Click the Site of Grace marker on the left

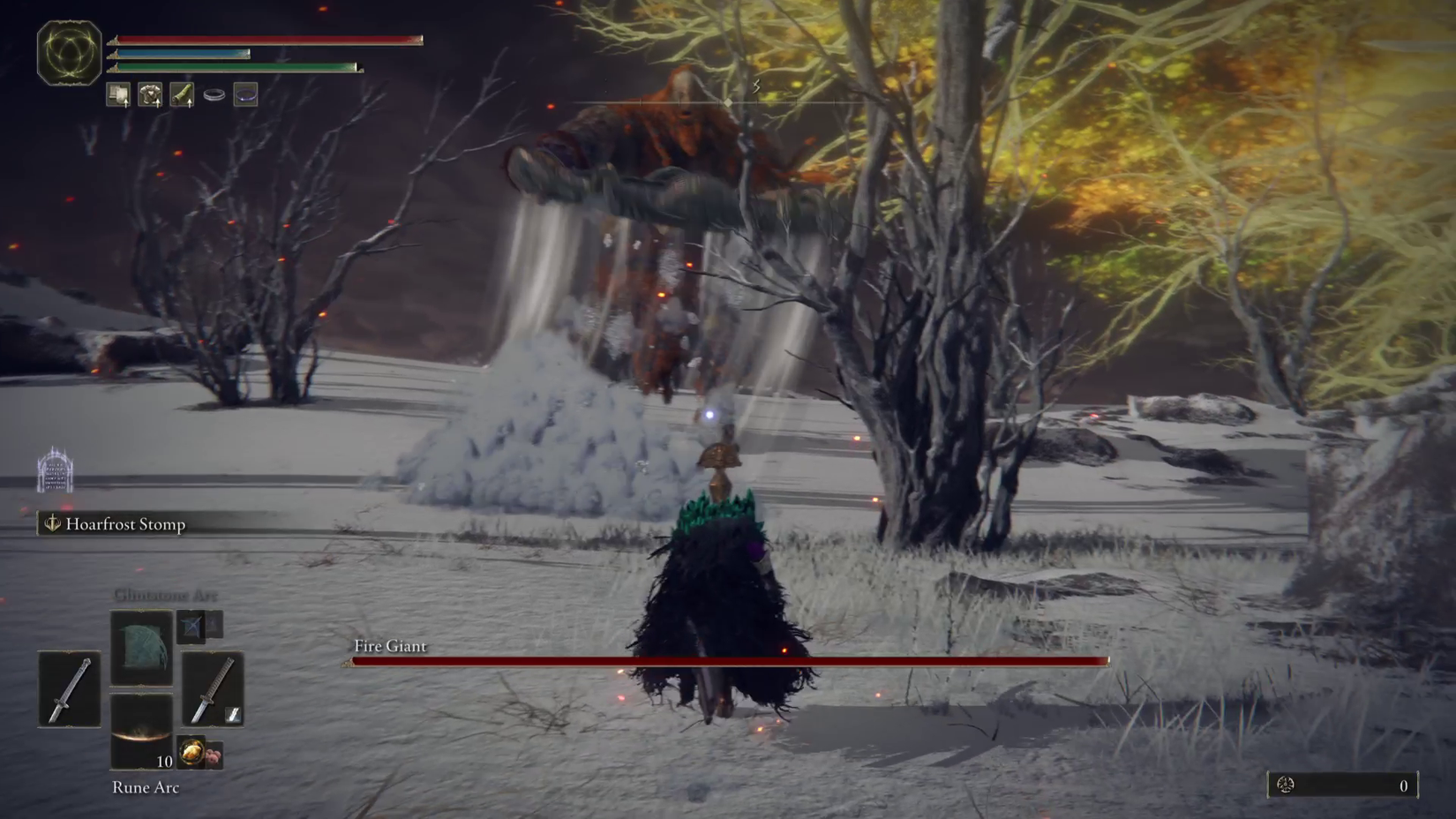(x=55, y=470)
